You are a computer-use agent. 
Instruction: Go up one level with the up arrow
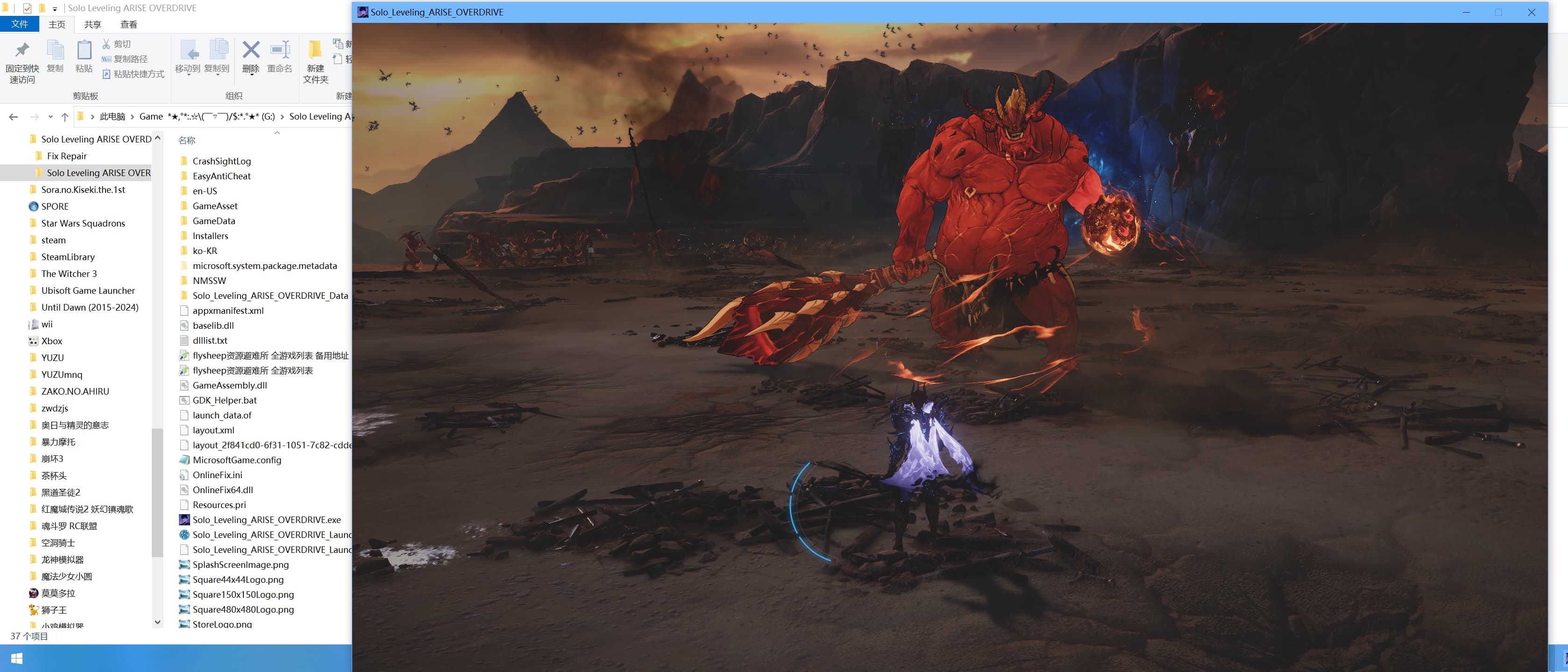(x=64, y=116)
